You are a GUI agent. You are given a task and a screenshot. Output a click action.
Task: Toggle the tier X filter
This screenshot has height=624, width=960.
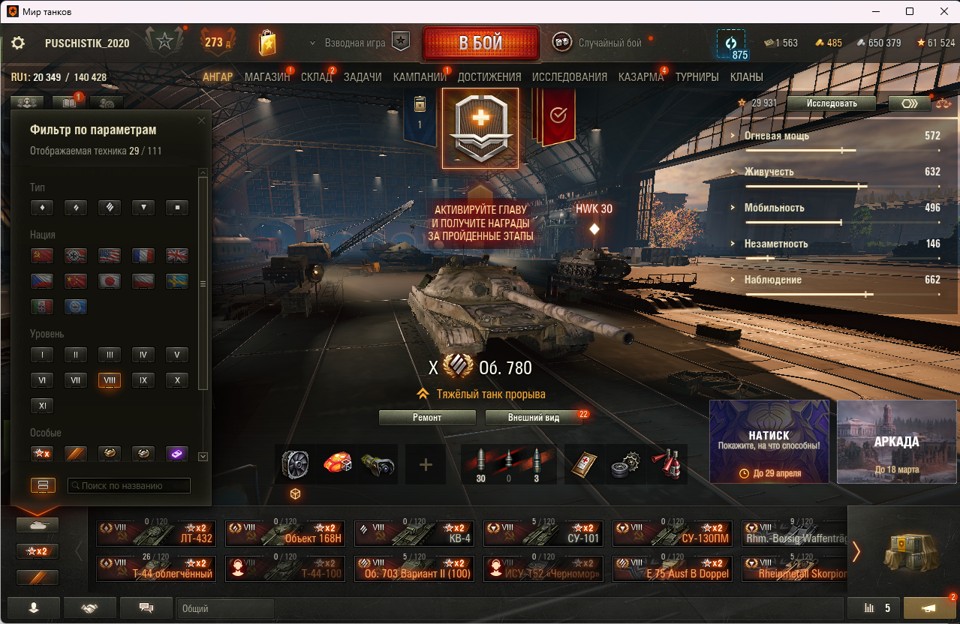click(176, 380)
